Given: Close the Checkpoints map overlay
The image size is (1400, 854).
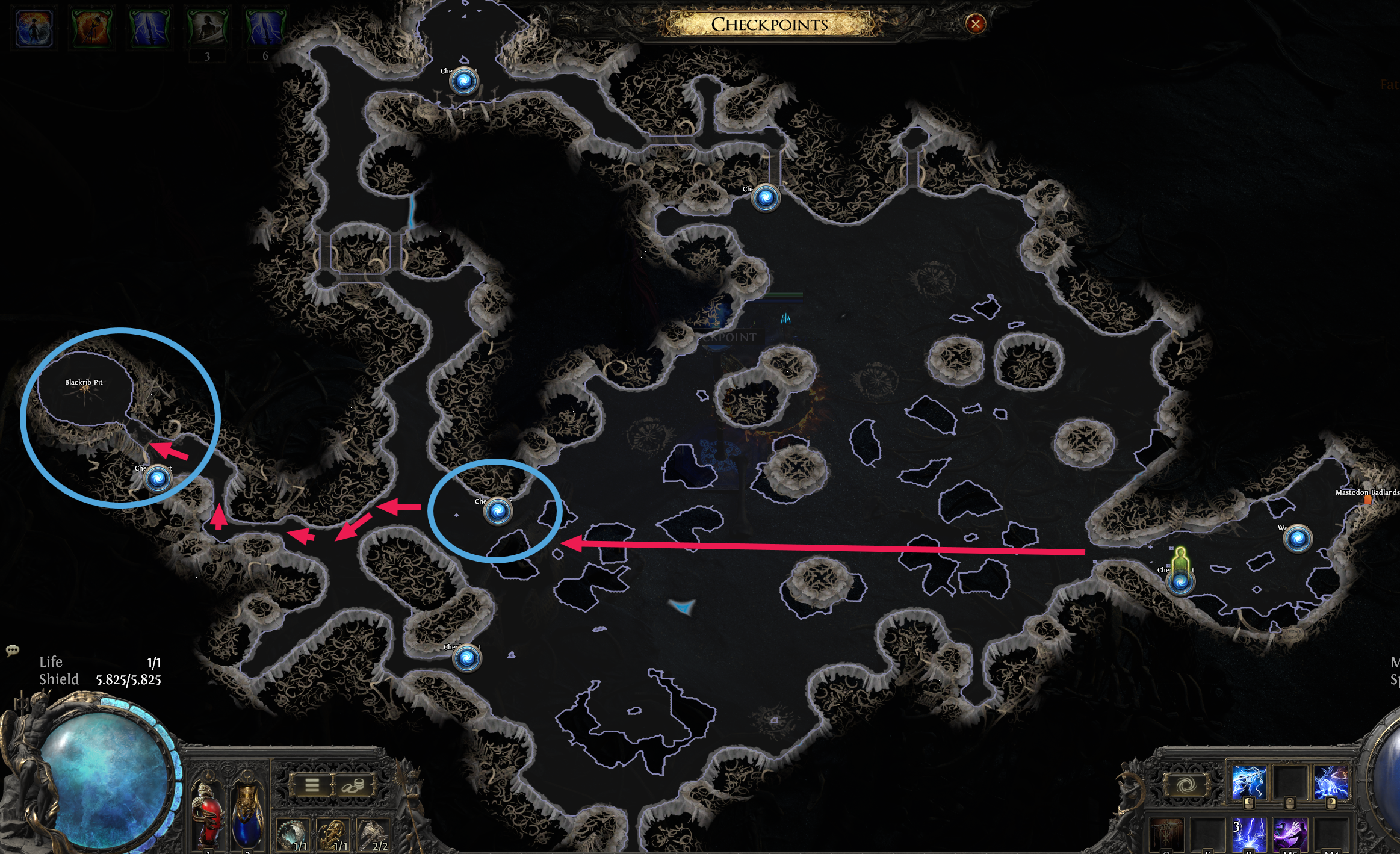Looking at the screenshot, I should [x=975, y=24].
